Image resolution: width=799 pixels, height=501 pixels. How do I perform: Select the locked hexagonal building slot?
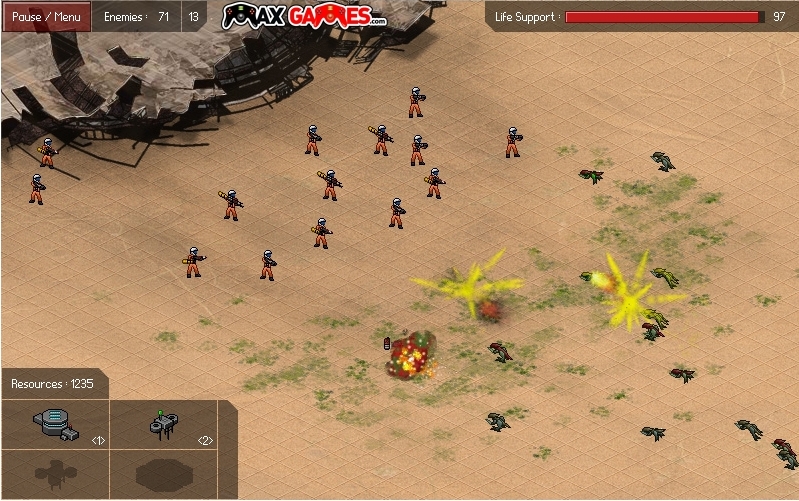click(162, 473)
